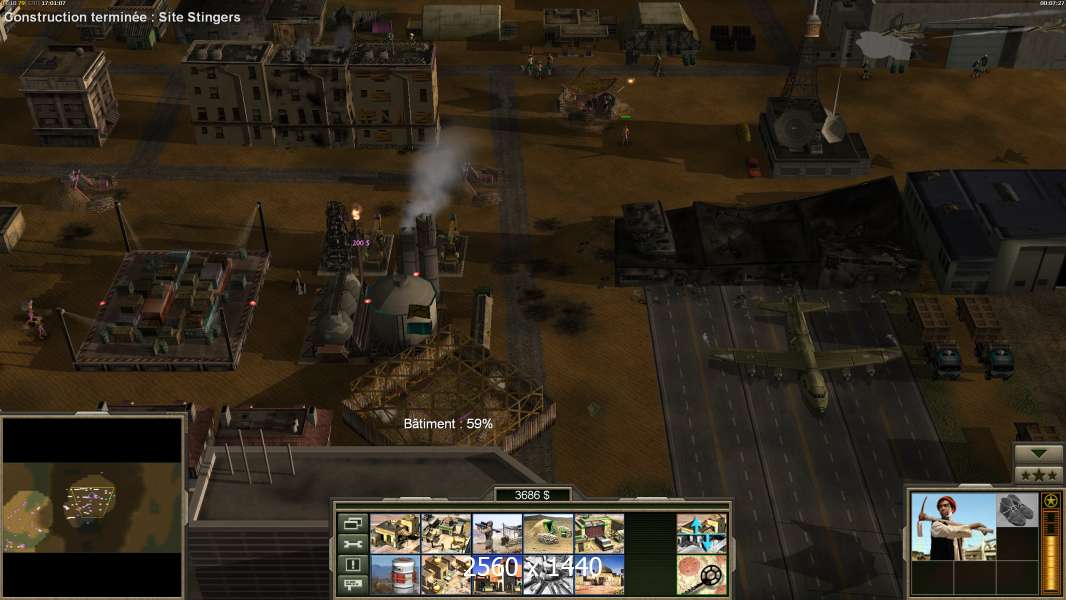Click the minimap radar view

[x=92, y=506]
